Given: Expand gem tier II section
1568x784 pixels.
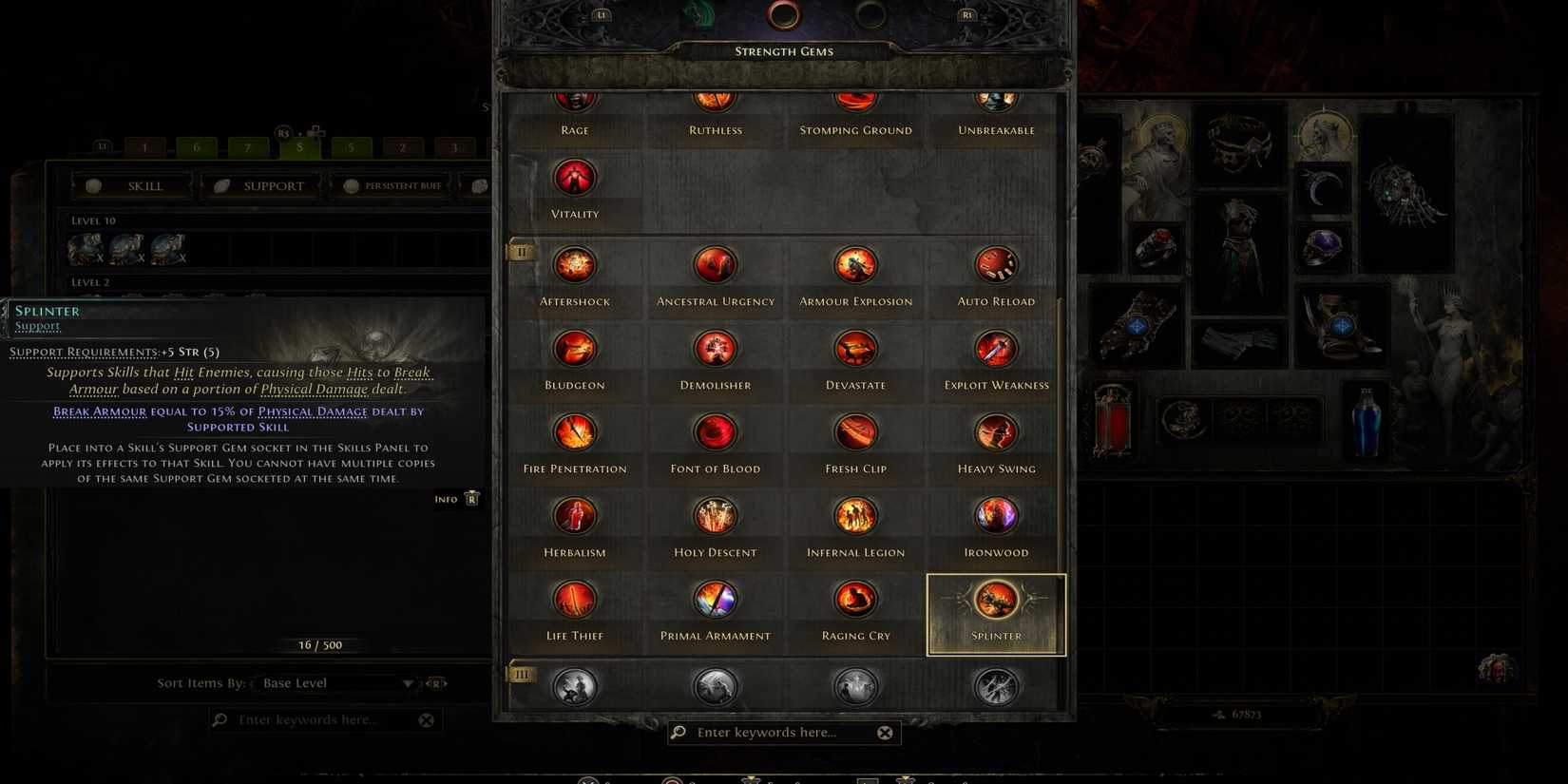Looking at the screenshot, I should [x=521, y=252].
